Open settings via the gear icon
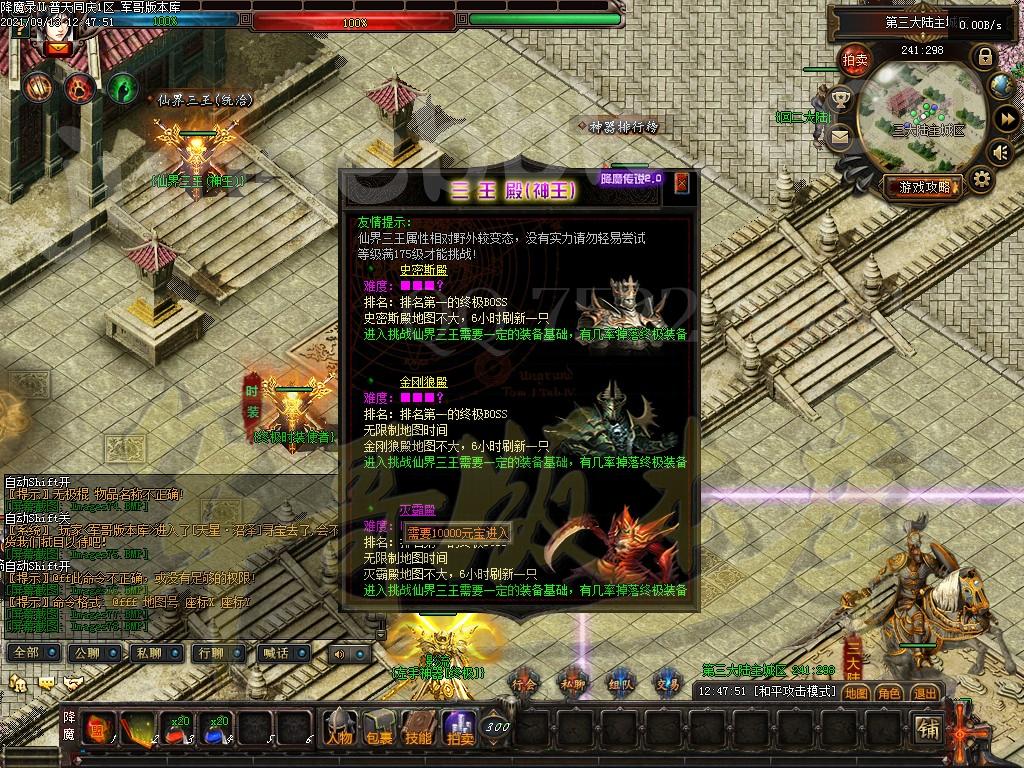The image size is (1024, 768). pos(981,179)
